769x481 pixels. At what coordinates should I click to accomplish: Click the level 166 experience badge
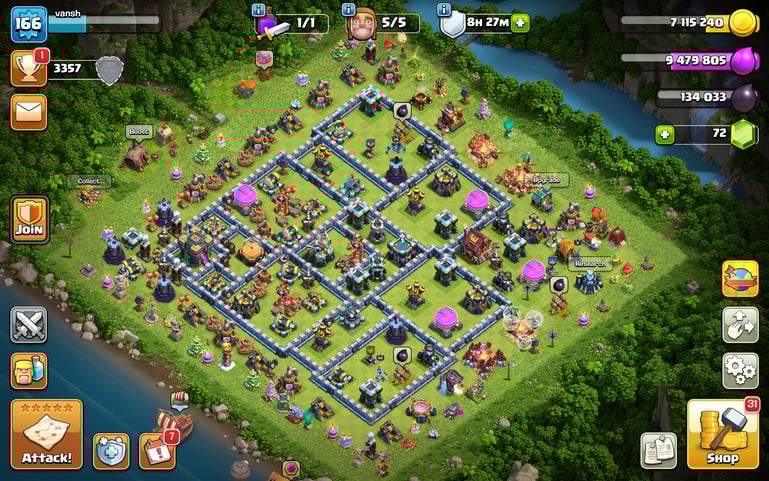pyautogui.click(x=28, y=23)
